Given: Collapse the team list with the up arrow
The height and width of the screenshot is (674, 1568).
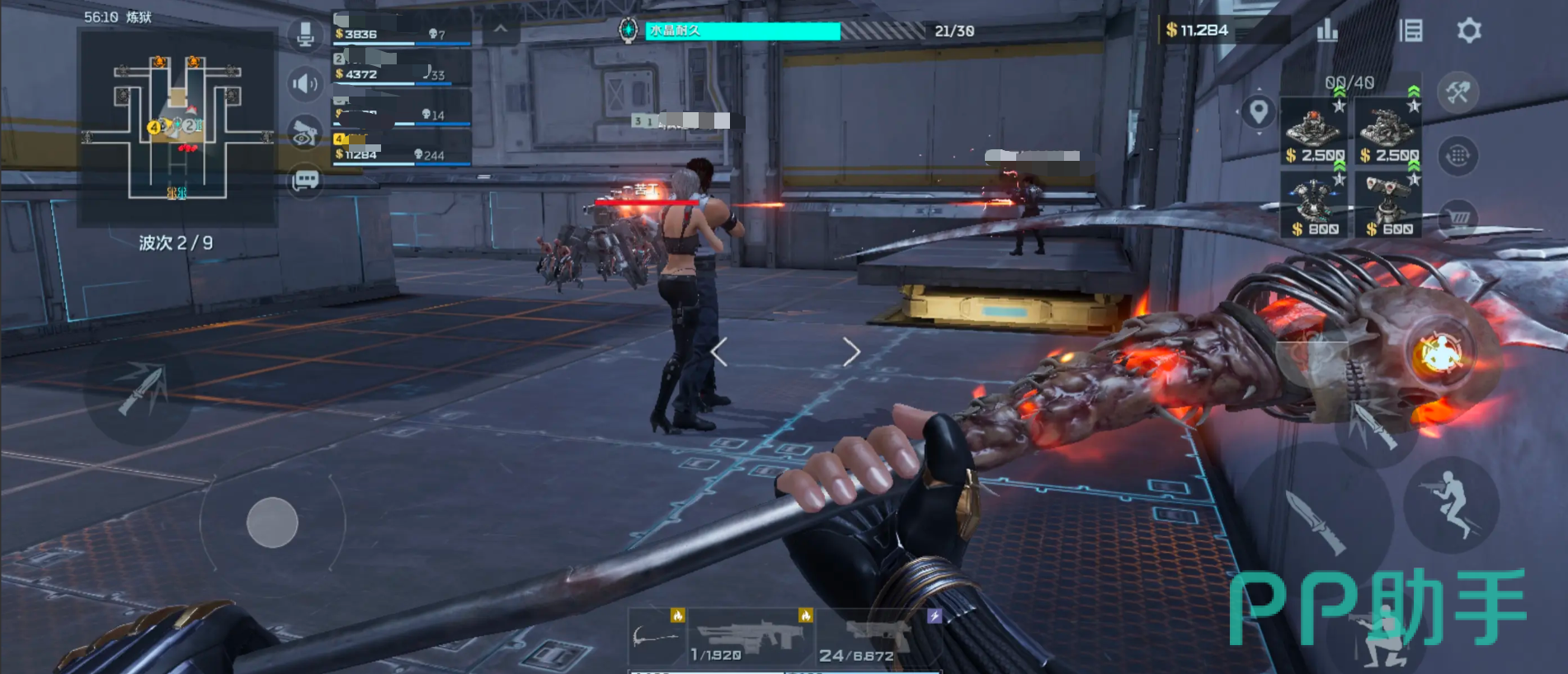Looking at the screenshot, I should [x=501, y=30].
